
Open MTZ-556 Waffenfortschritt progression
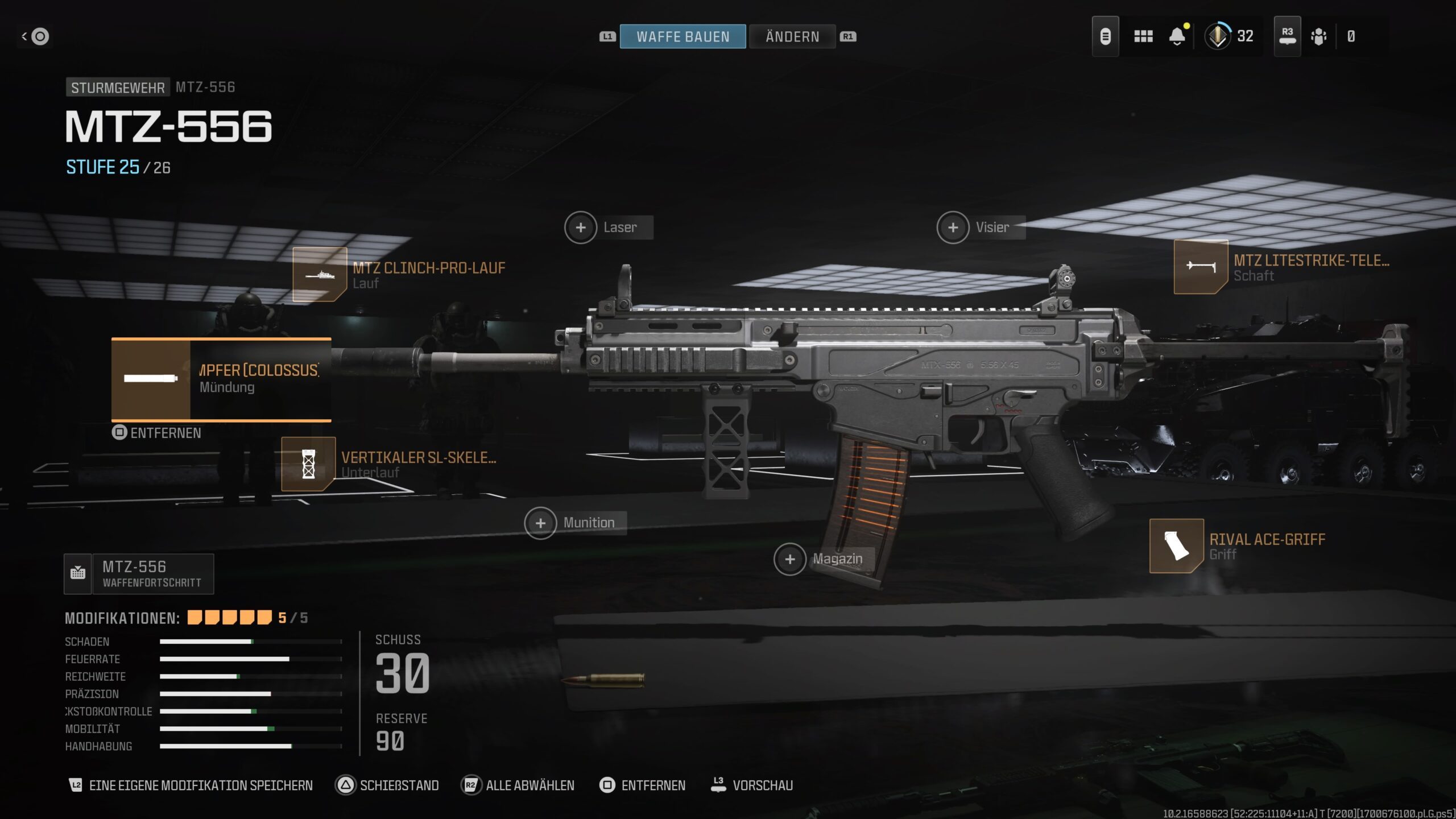[139, 574]
